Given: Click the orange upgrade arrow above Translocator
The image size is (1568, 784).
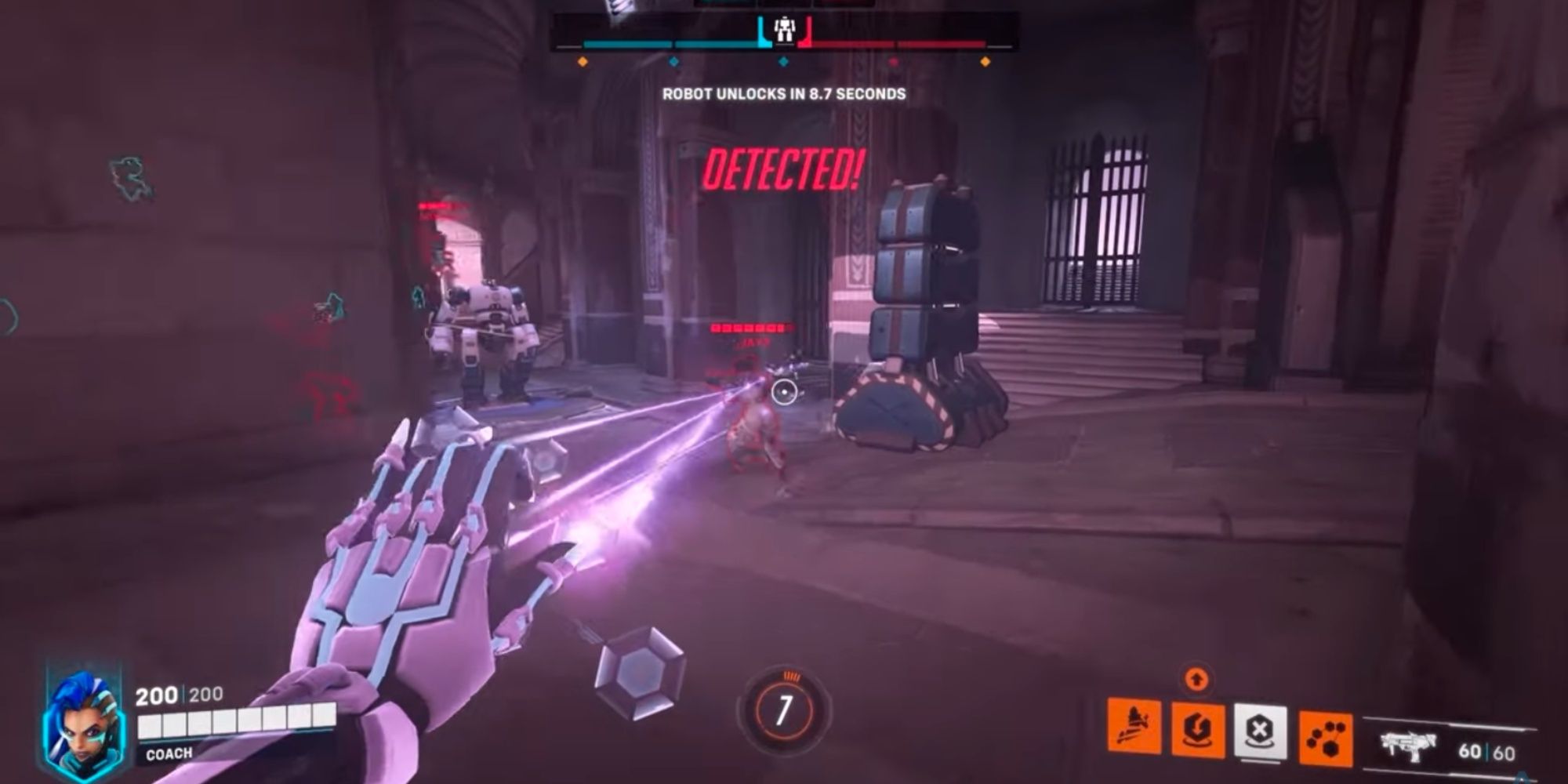Looking at the screenshot, I should 1196,677.
